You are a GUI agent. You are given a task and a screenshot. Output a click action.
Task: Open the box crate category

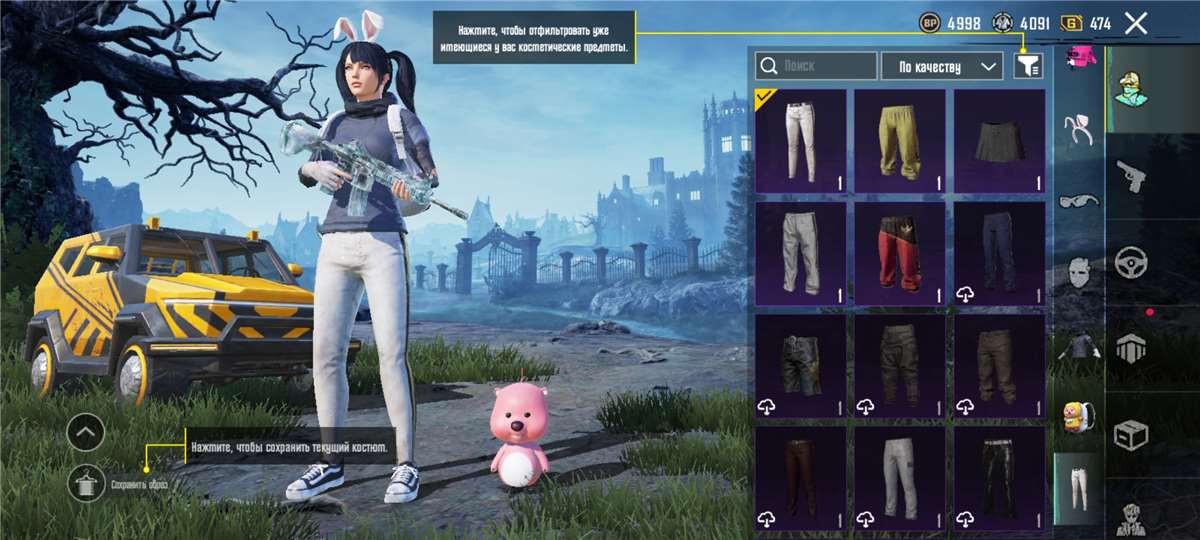[1130, 434]
